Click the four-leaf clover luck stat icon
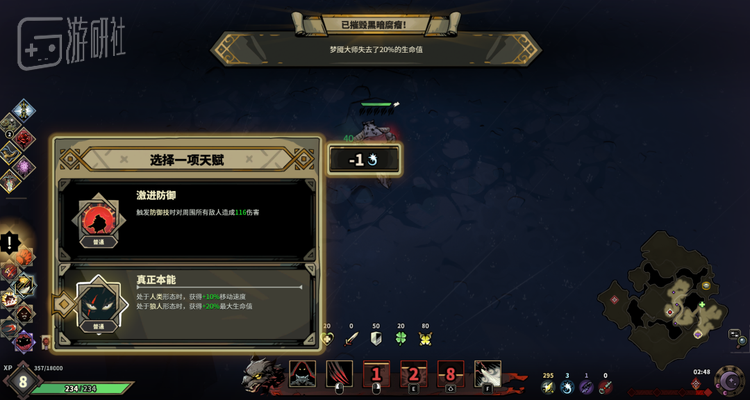This screenshot has width=750, height=400. pyautogui.click(x=401, y=339)
